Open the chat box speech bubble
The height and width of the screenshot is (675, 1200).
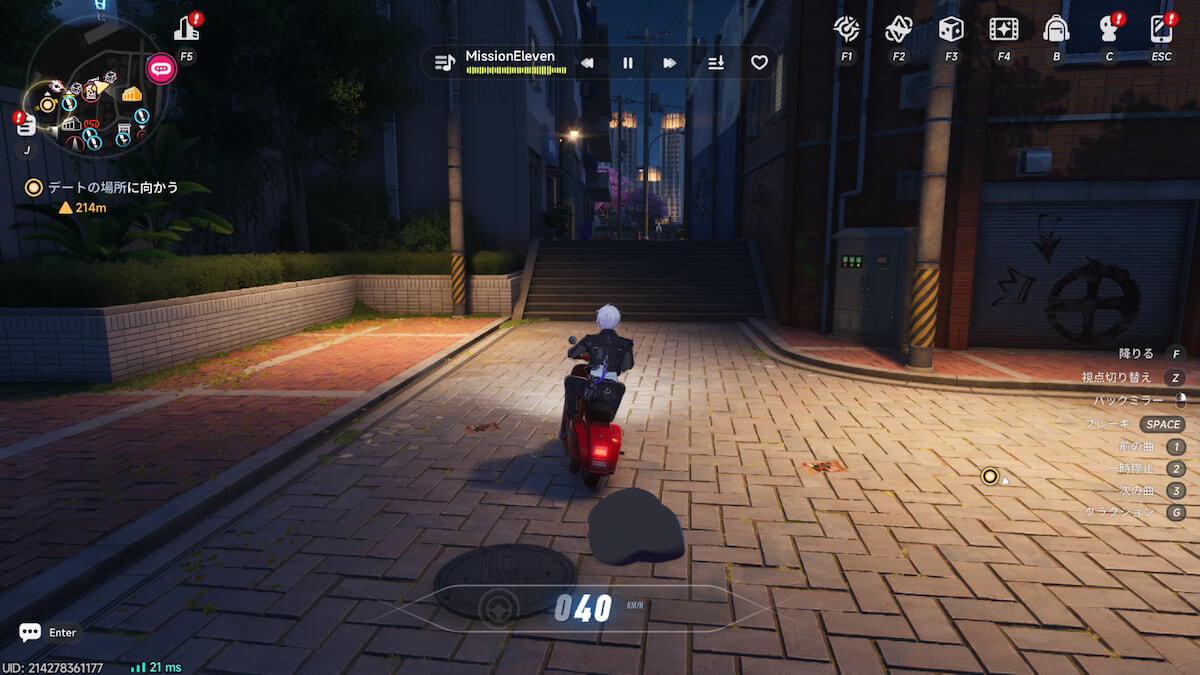[x=30, y=632]
